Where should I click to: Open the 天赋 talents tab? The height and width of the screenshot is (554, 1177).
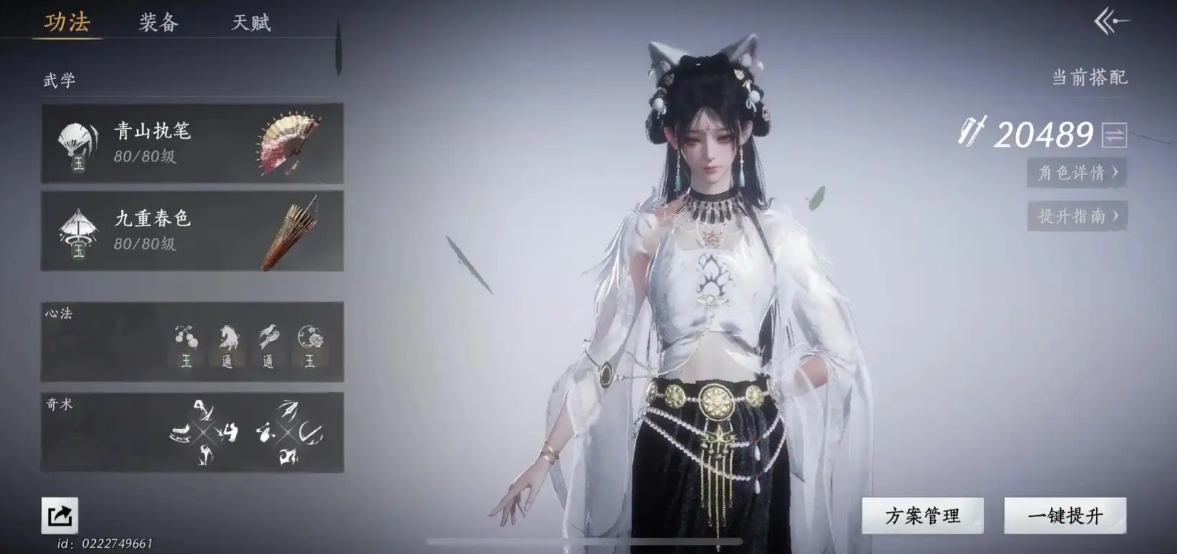click(251, 22)
